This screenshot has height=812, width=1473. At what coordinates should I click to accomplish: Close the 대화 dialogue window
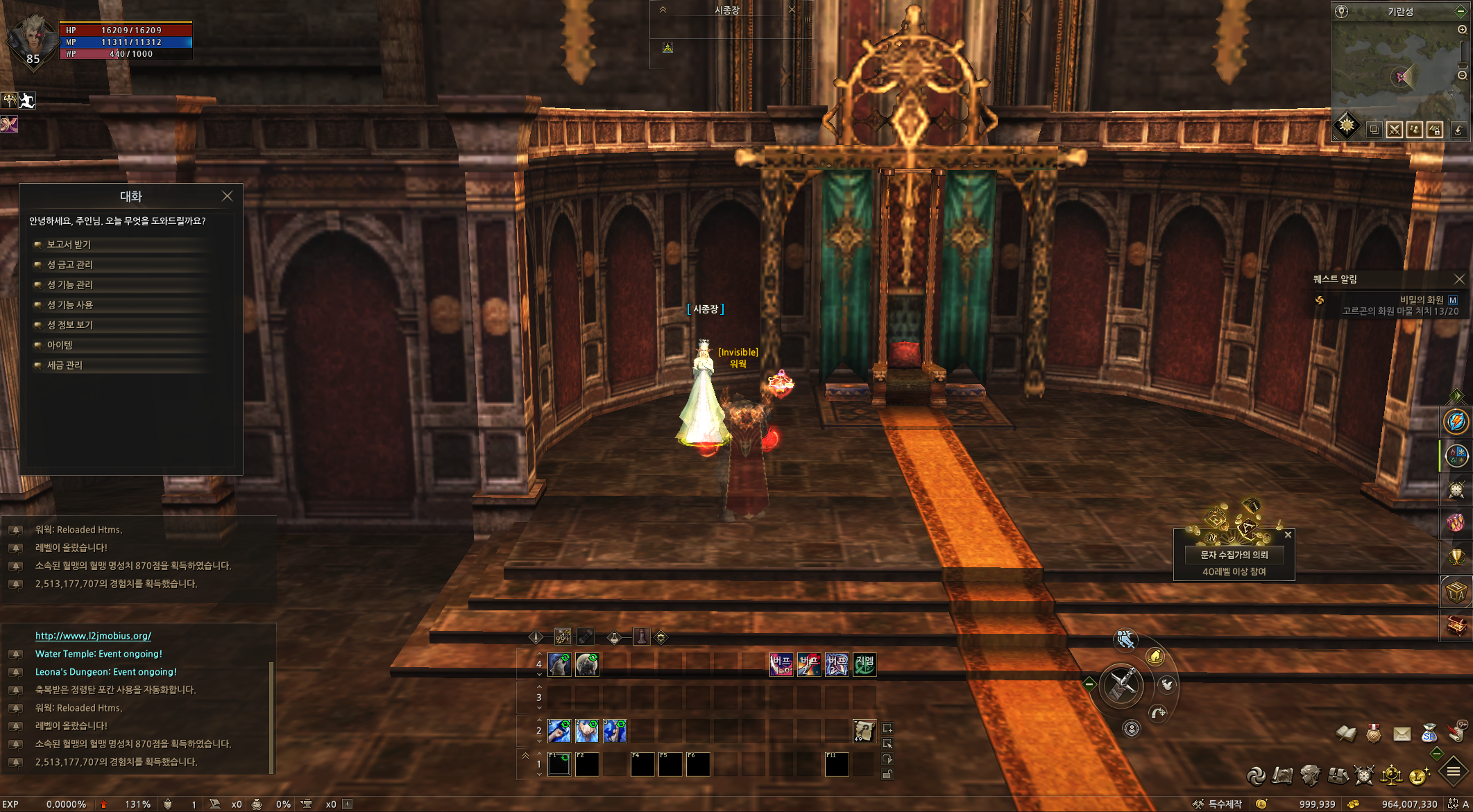point(227,196)
